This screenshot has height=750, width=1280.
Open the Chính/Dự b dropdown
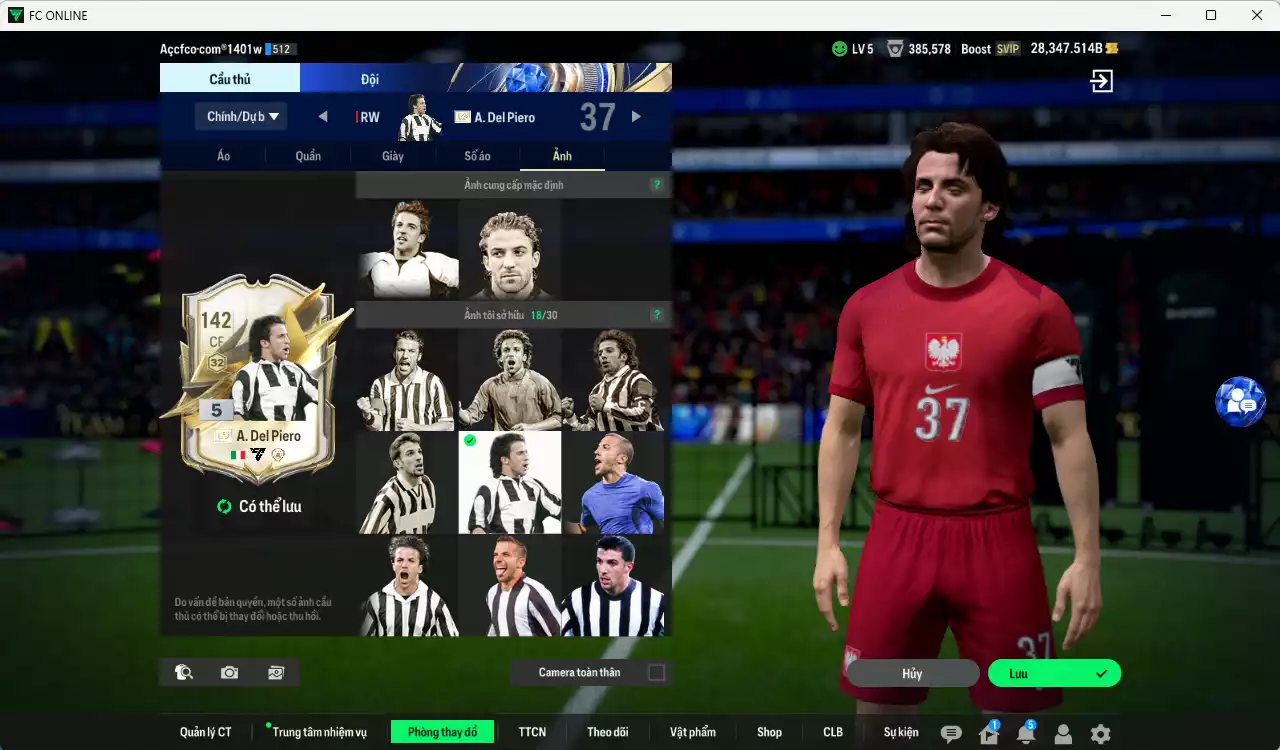240,116
